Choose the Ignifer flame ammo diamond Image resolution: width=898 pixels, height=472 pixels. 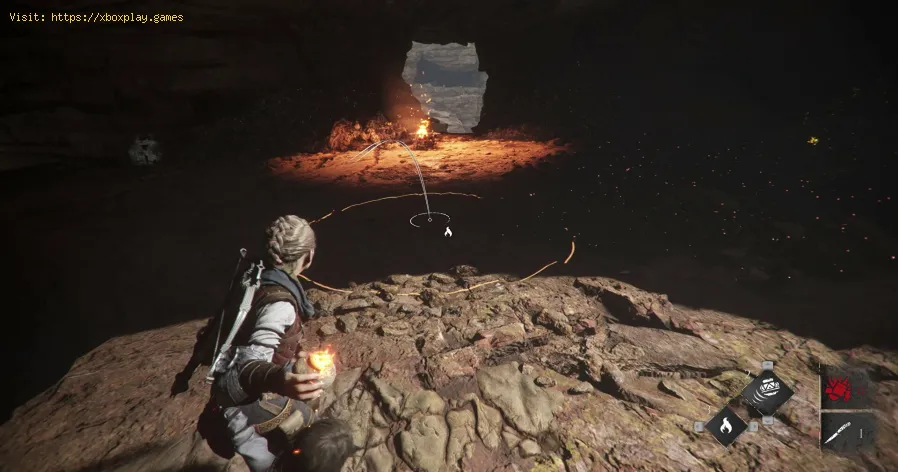click(x=727, y=426)
